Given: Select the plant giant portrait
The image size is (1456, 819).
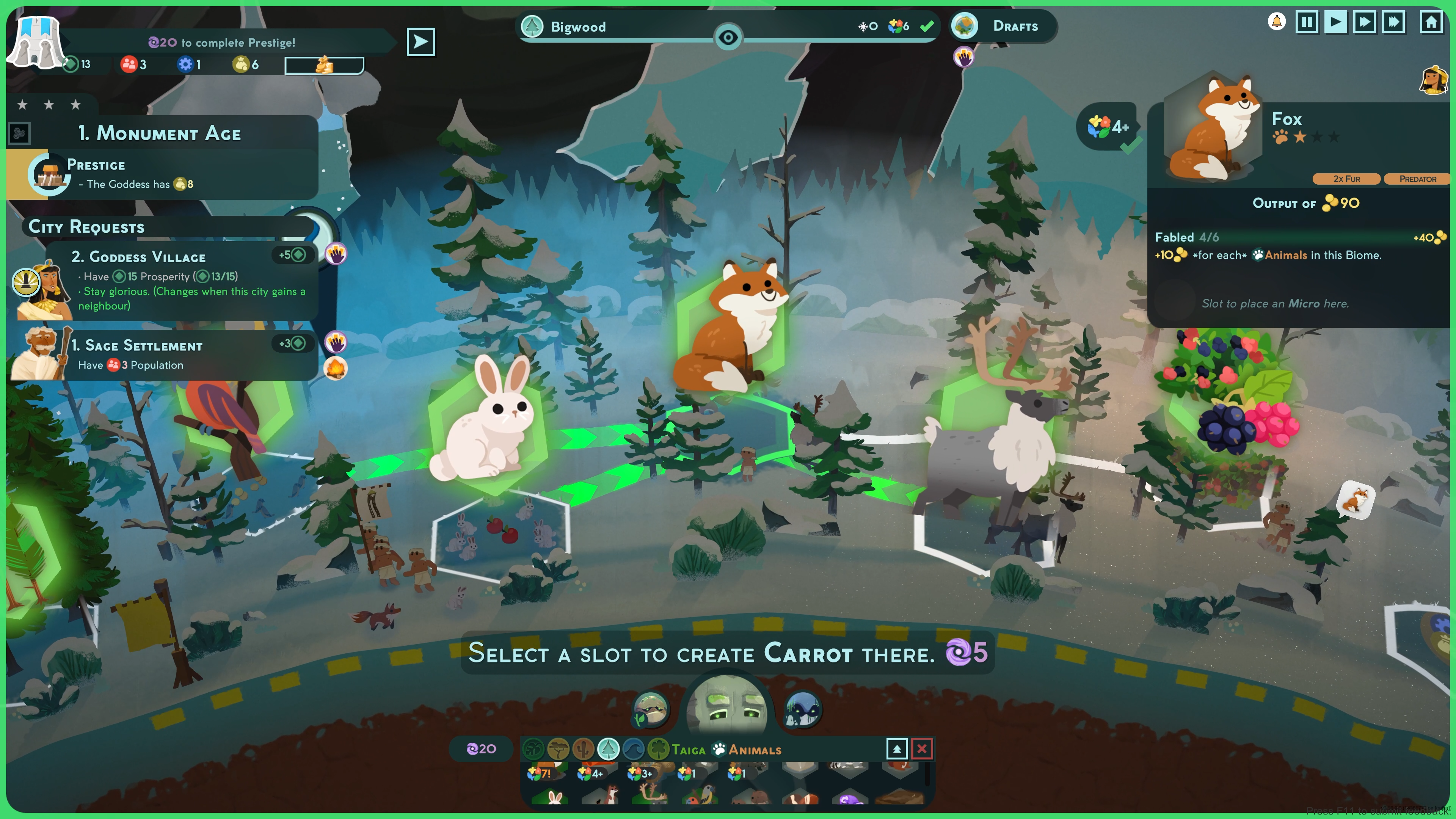Looking at the screenshot, I should 651,709.
